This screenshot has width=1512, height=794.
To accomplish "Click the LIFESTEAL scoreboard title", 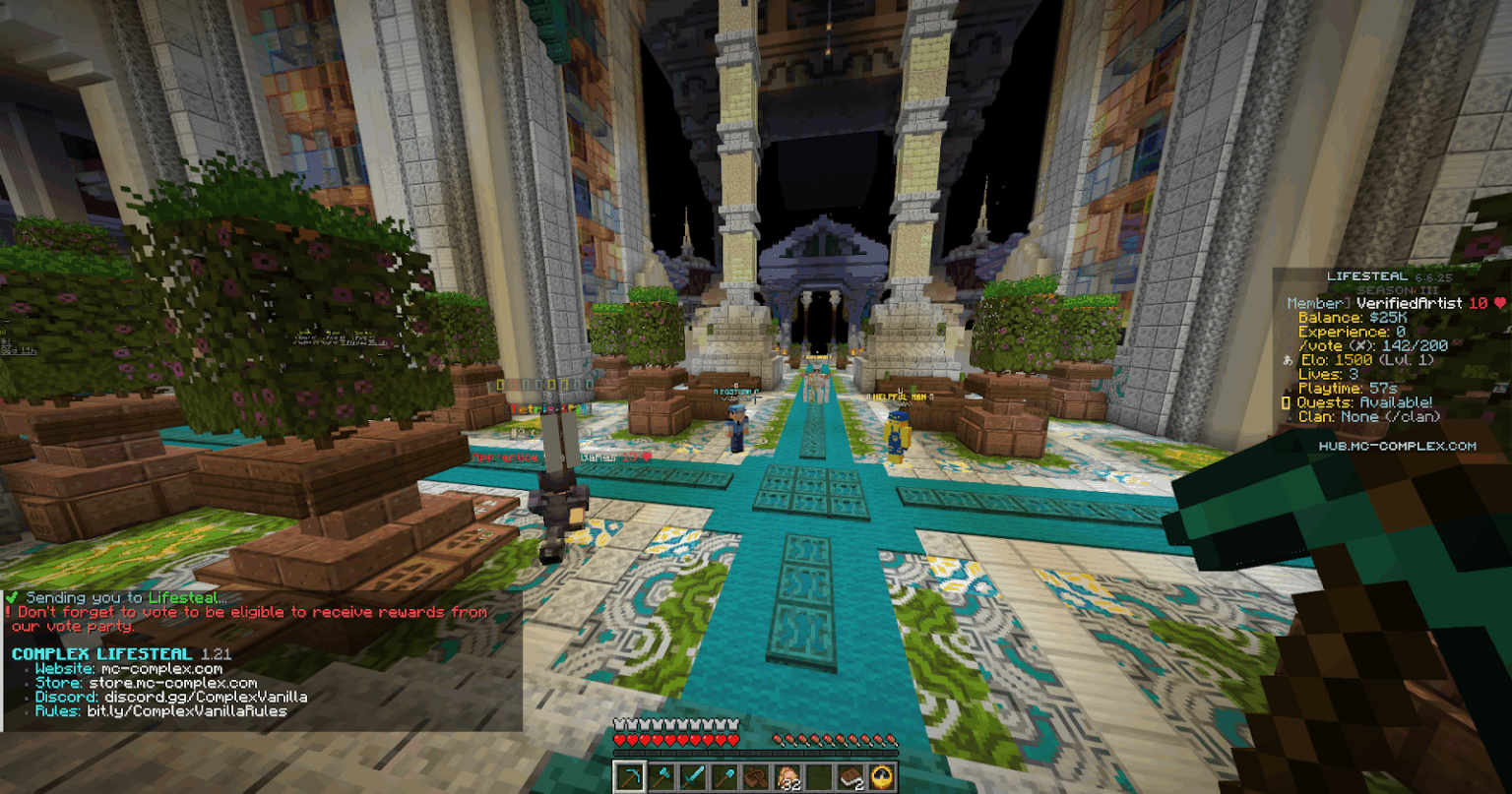I will 1368,276.
